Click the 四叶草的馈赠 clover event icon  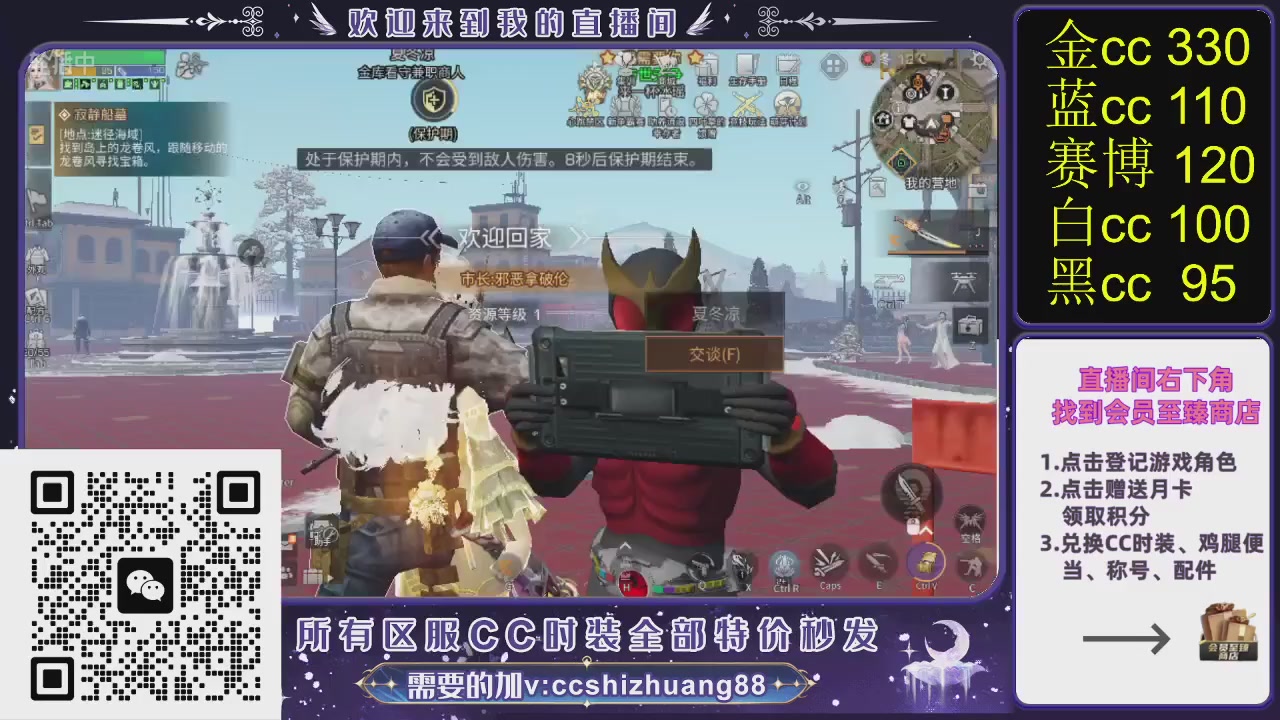tap(706, 104)
